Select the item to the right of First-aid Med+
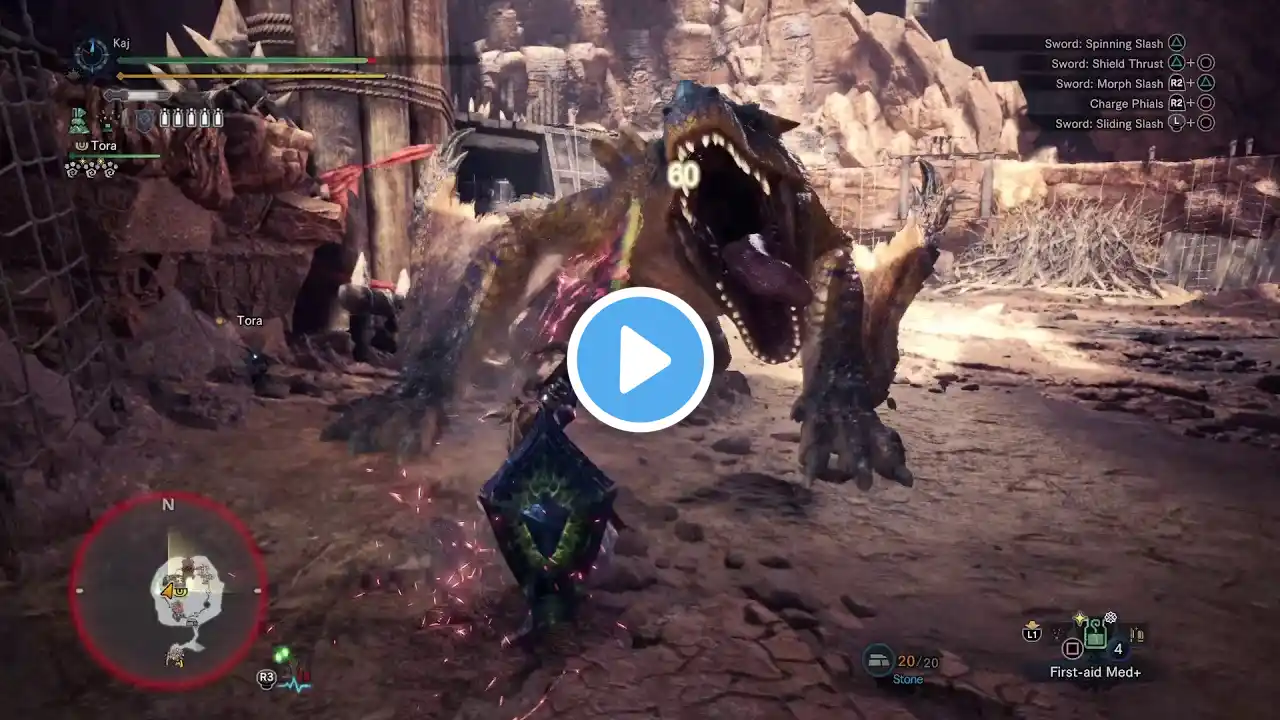 (1137, 634)
